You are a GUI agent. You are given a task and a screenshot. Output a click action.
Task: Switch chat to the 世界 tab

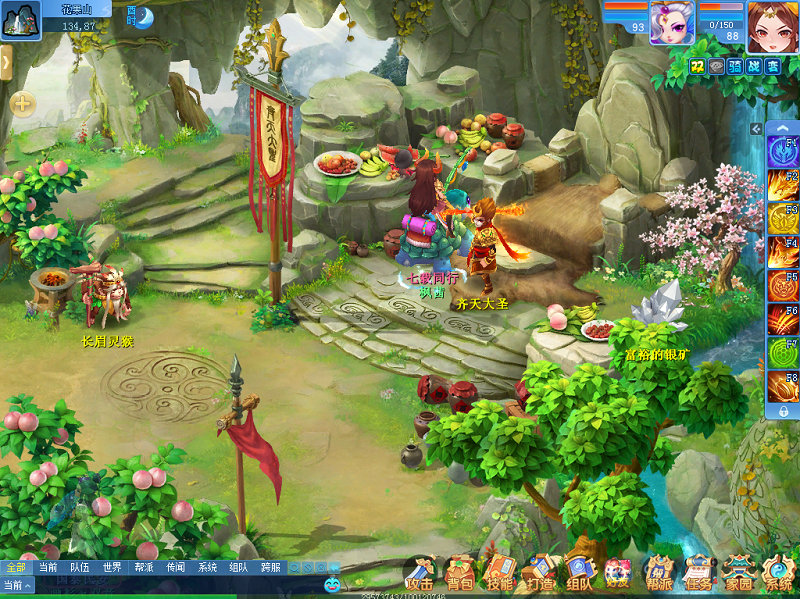[111, 567]
